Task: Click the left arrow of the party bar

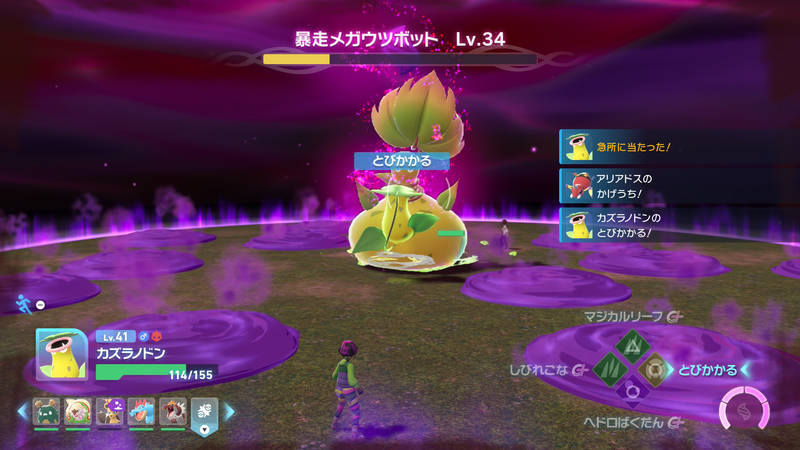Action: pos(22,410)
